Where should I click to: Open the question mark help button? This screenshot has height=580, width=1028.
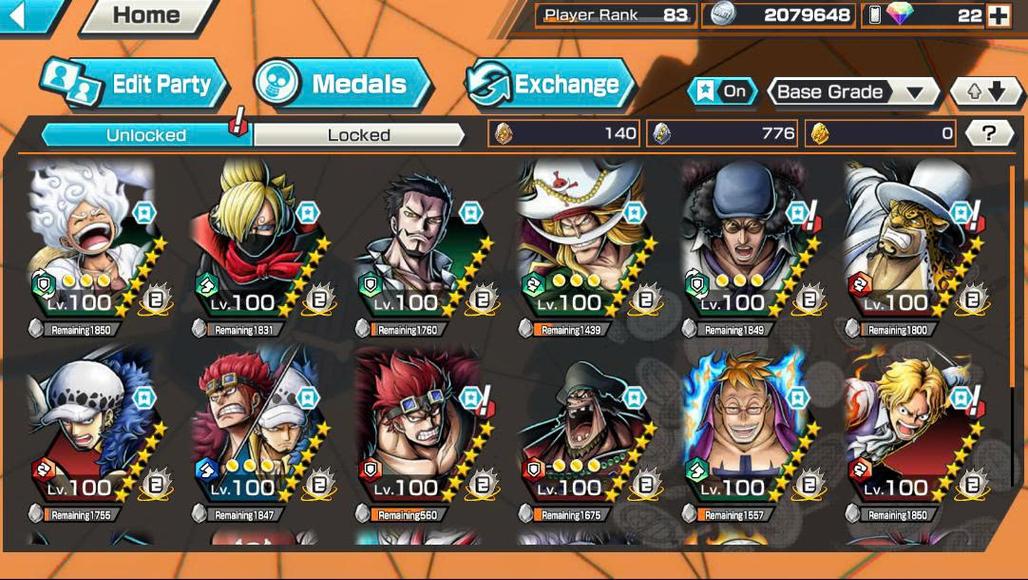988,133
